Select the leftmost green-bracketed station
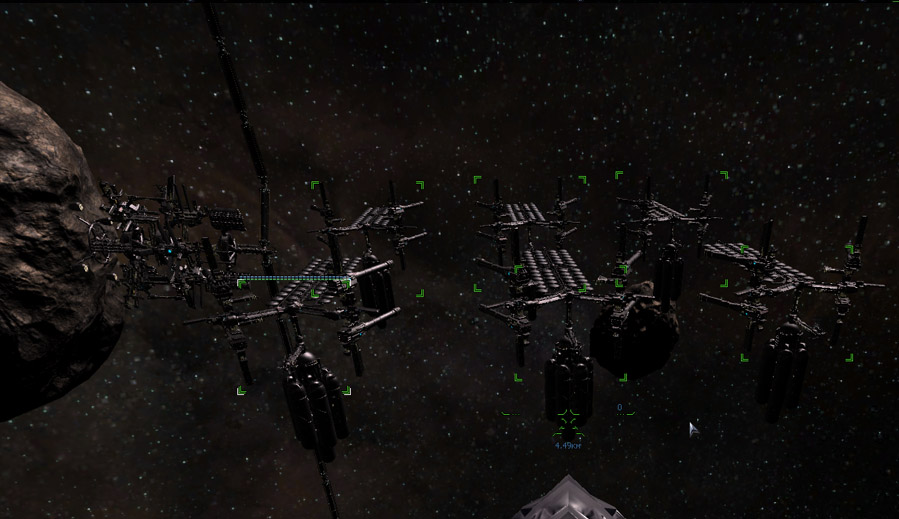Image resolution: width=899 pixels, height=519 pixels. click(x=294, y=336)
